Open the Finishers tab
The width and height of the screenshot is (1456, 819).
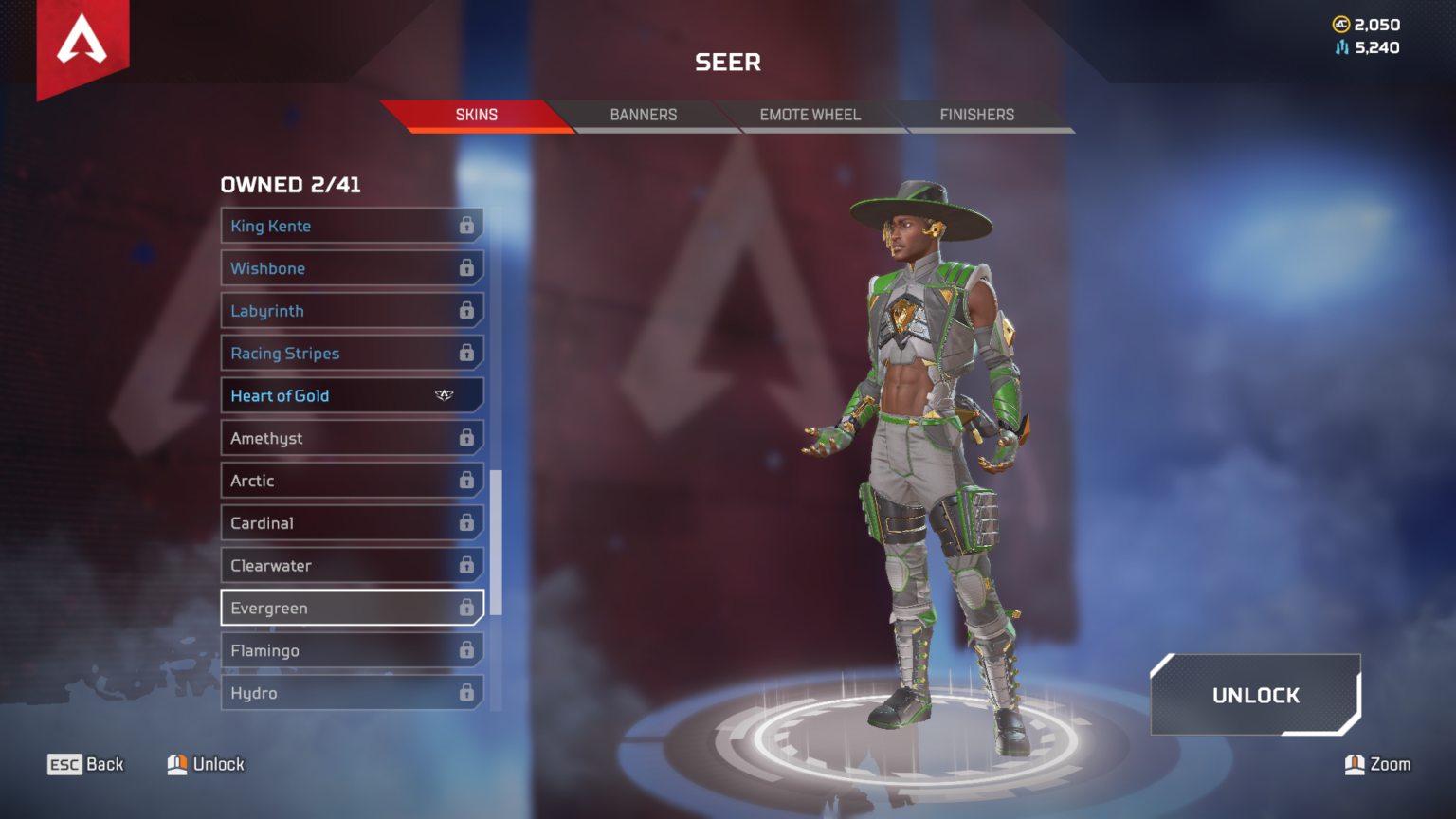pos(976,115)
